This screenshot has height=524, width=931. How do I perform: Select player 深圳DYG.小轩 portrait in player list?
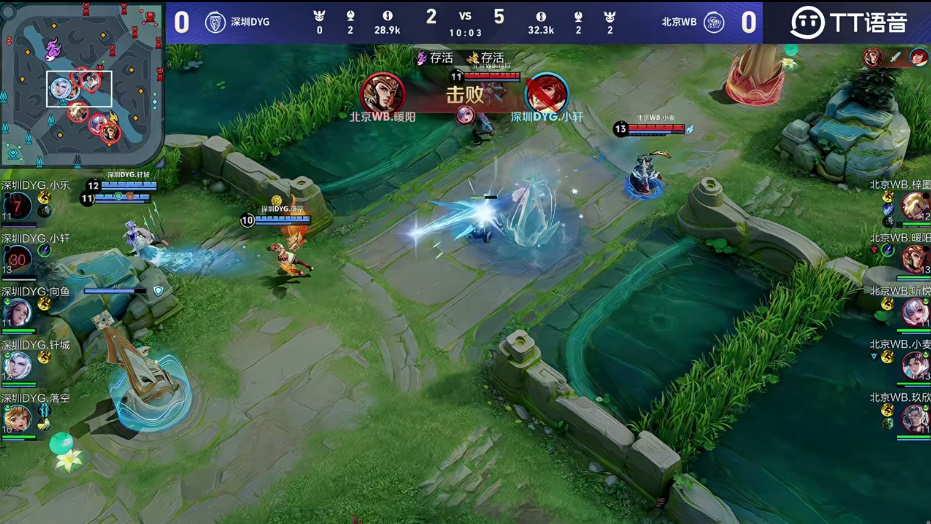[17, 260]
